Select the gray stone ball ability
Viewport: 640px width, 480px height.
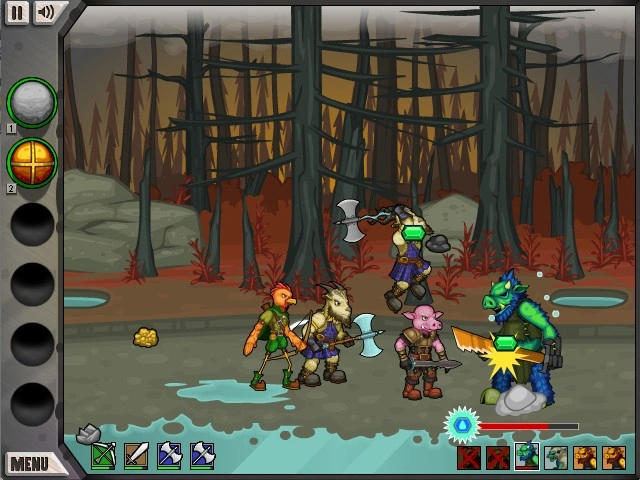coord(32,102)
